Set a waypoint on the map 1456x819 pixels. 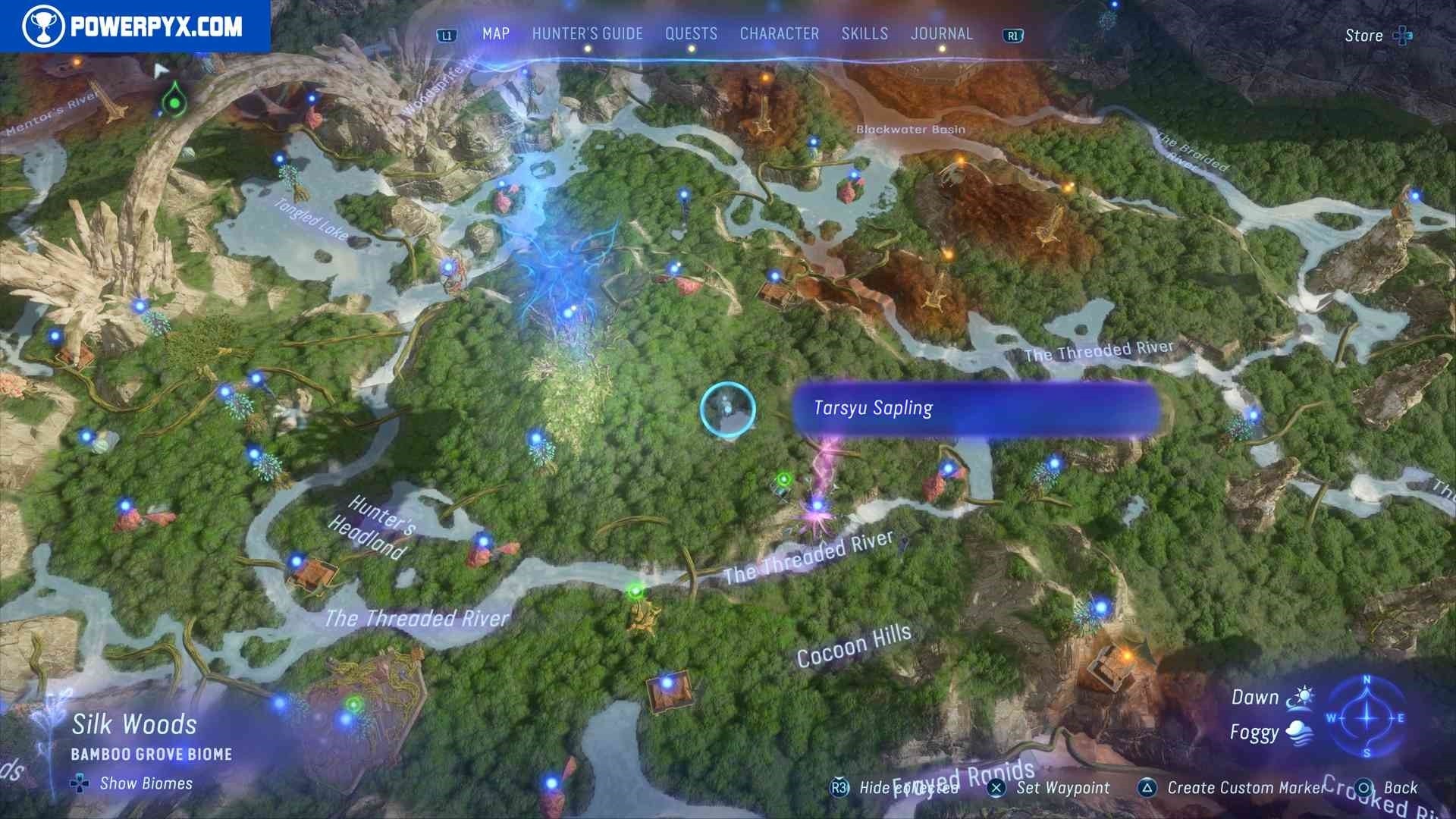(1050, 788)
